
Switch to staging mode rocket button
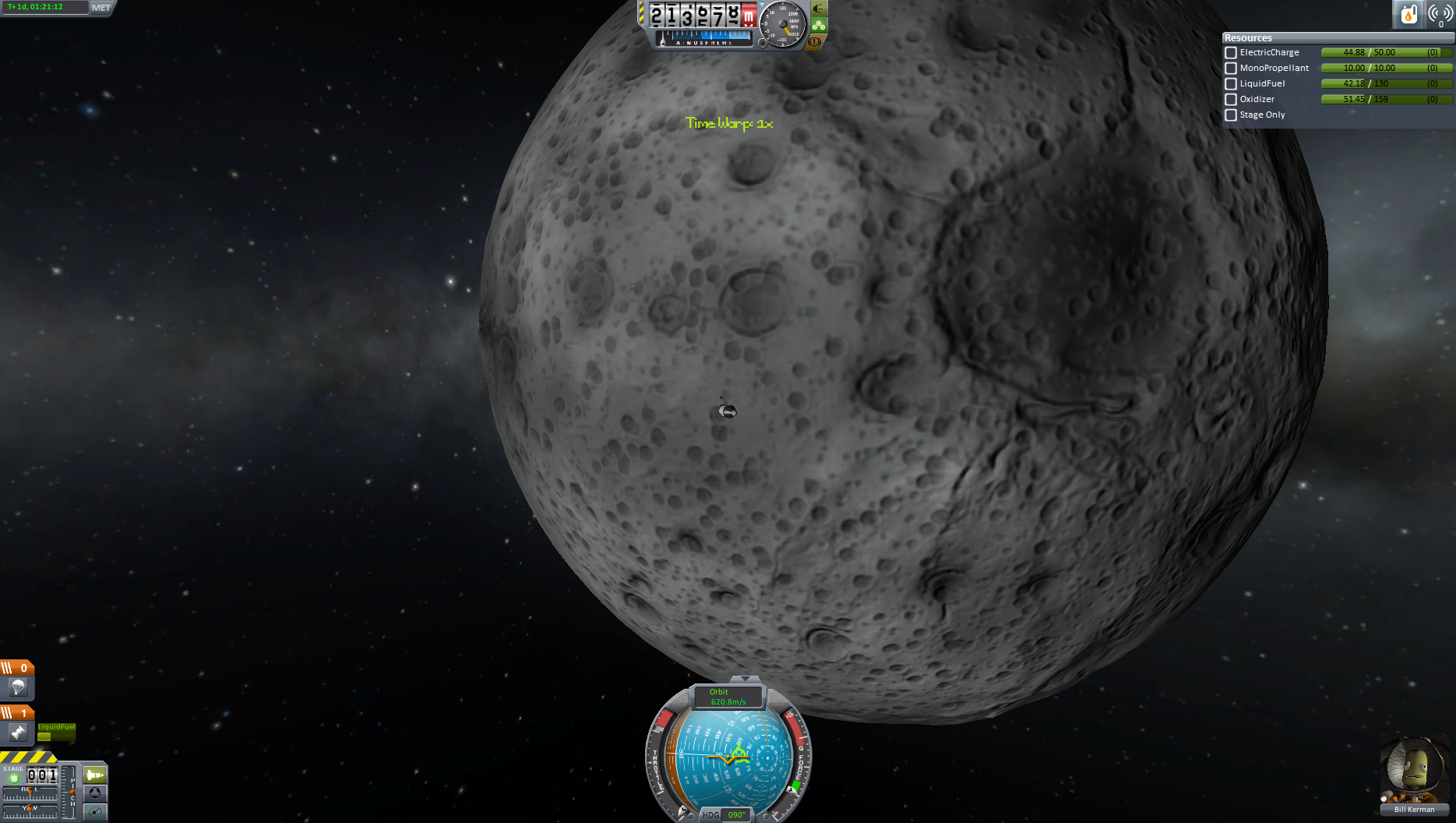pos(95,775)
